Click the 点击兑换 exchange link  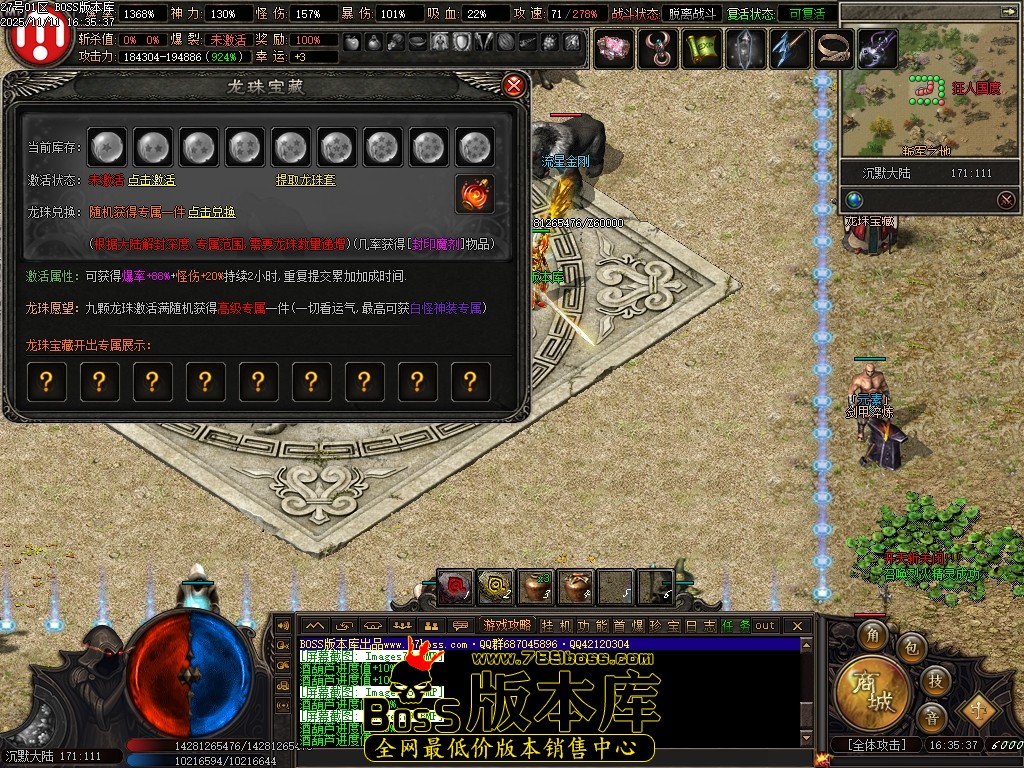click(212, 213)
